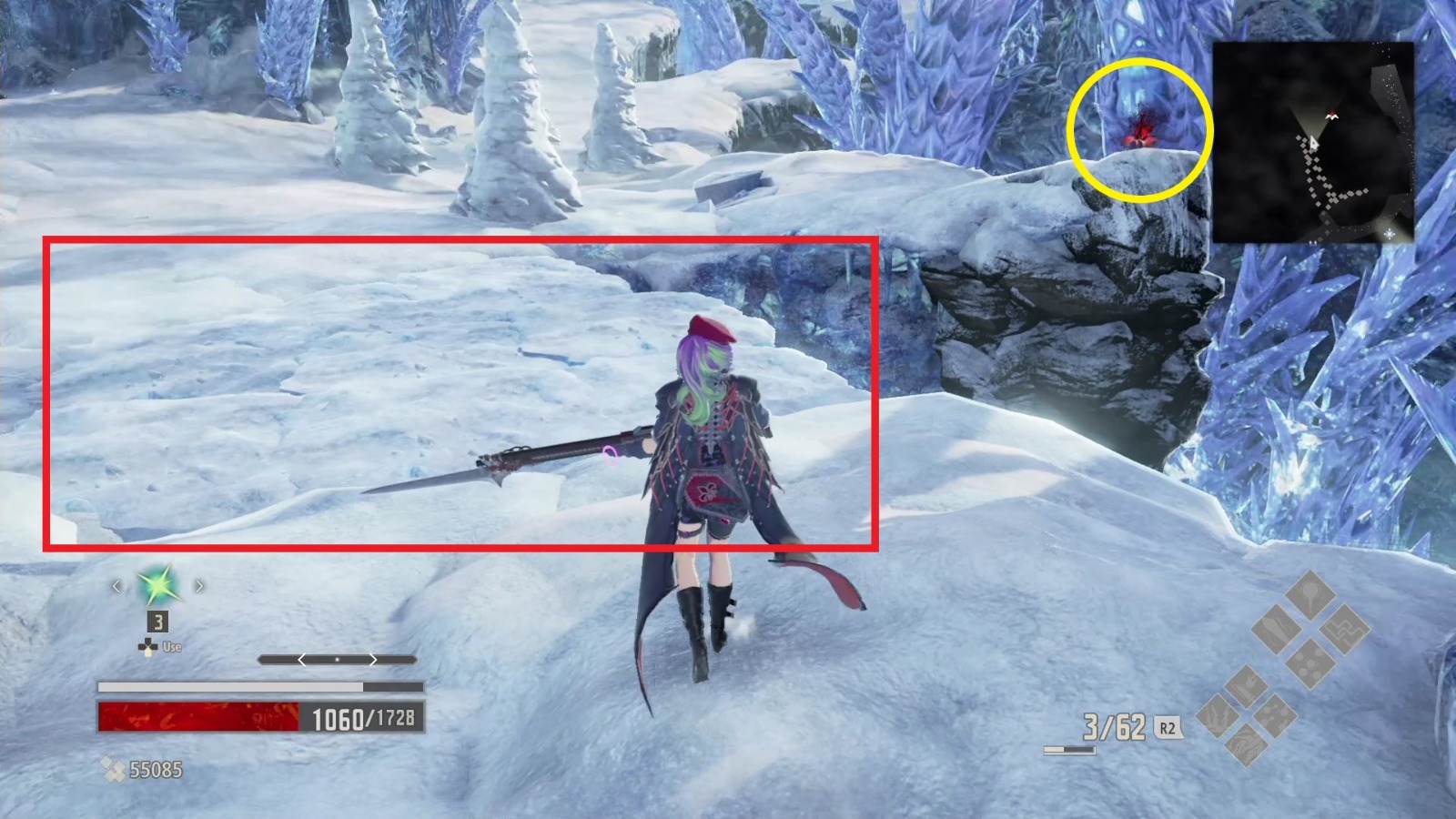
Task: Click the right arrow beside the quick item
Action: 198,586
